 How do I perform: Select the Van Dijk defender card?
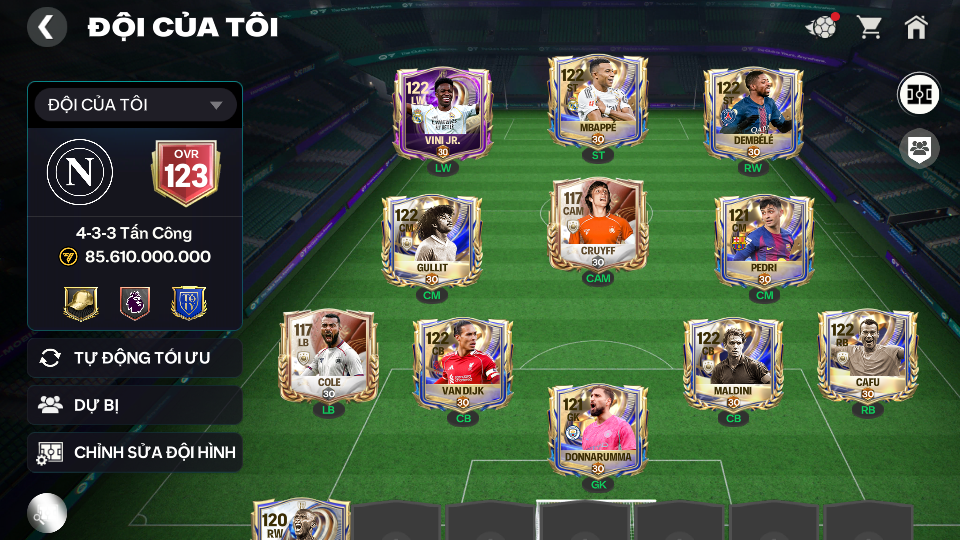coord(462,363)
